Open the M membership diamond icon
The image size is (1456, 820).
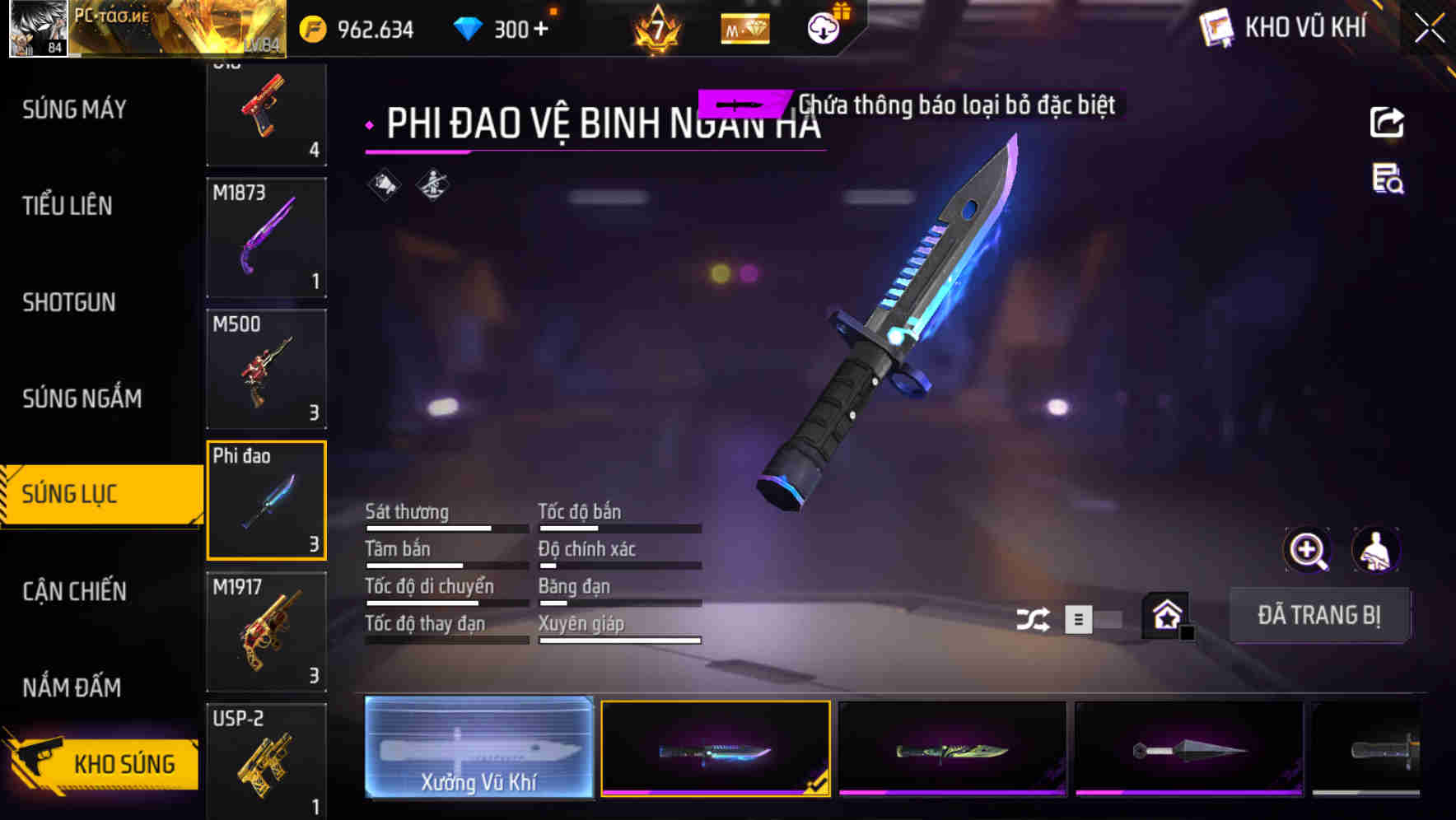pyautogui.click(x=745, y=29)
